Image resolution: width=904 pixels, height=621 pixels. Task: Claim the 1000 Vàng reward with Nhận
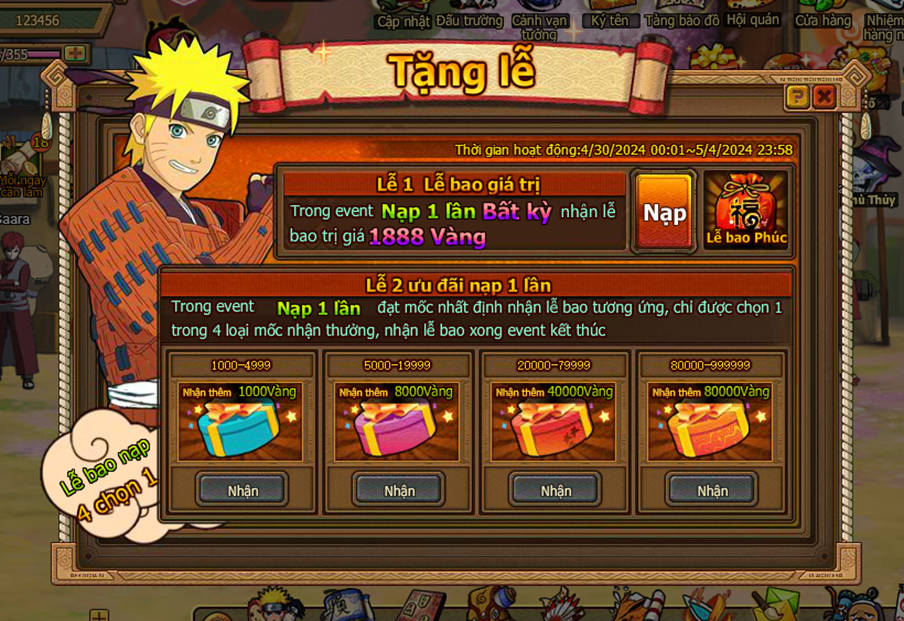(242, 490)
